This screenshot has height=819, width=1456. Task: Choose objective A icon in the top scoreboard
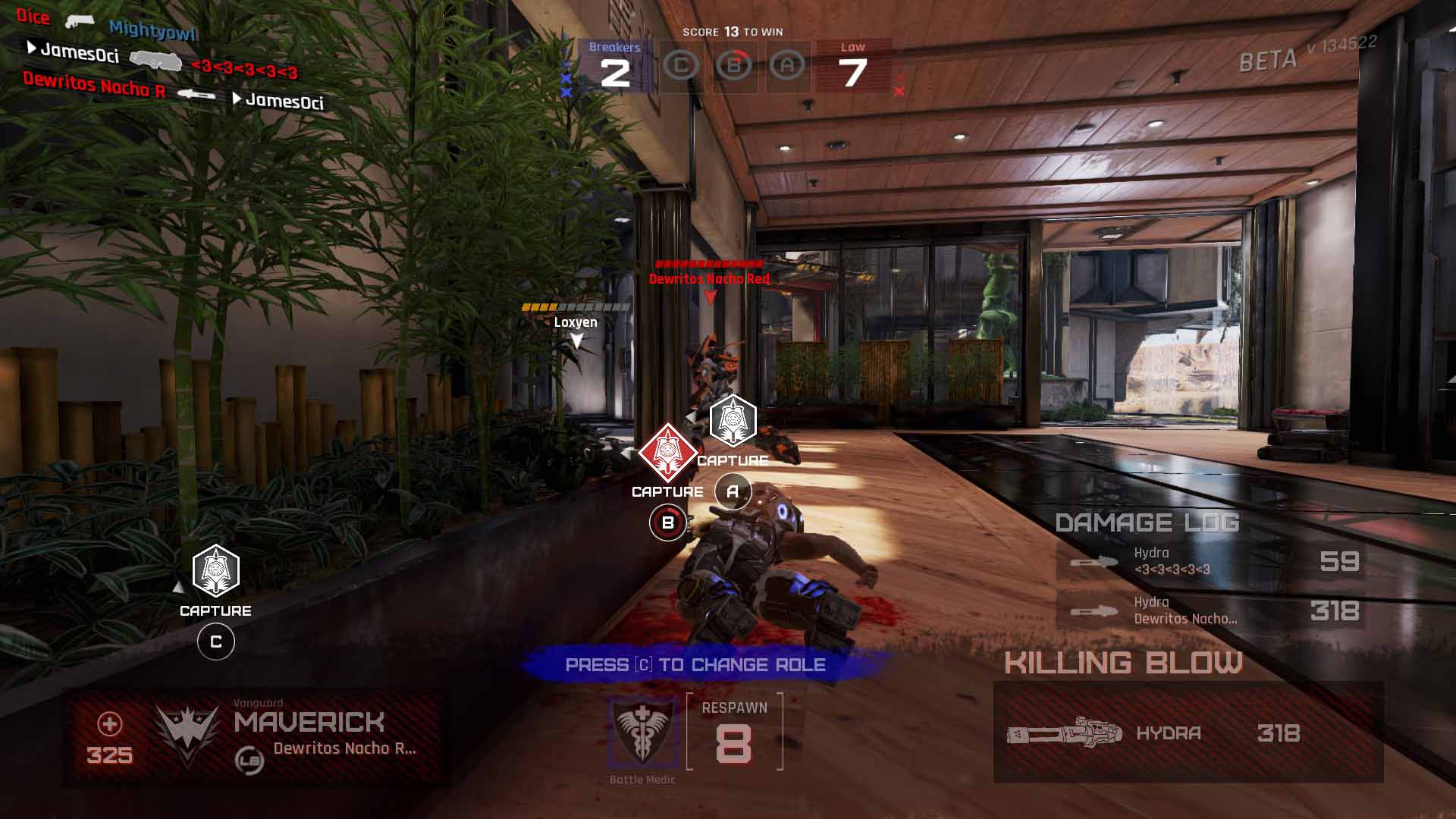point(787,66)
